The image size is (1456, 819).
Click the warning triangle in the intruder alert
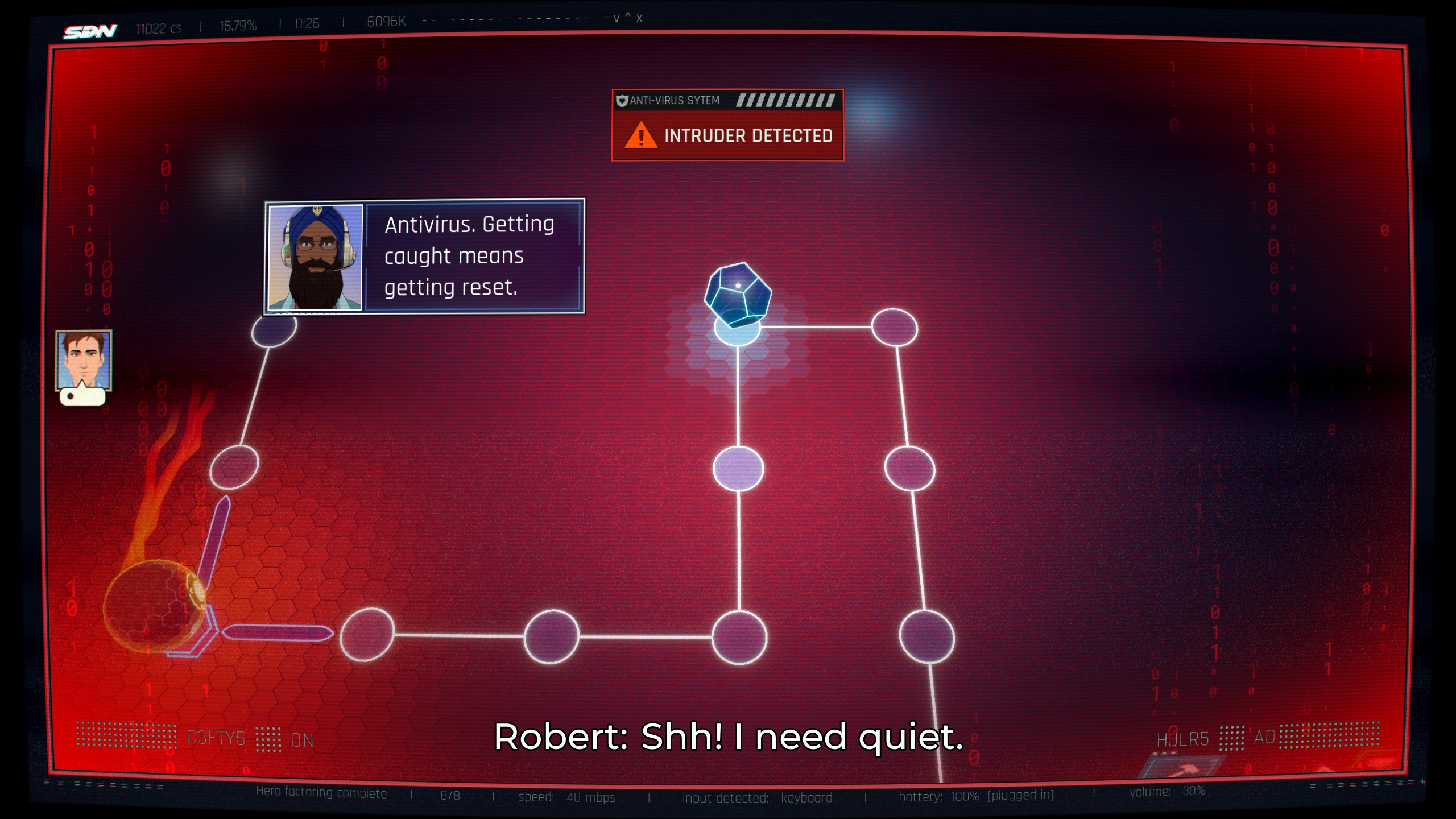(x=642, y=135)
